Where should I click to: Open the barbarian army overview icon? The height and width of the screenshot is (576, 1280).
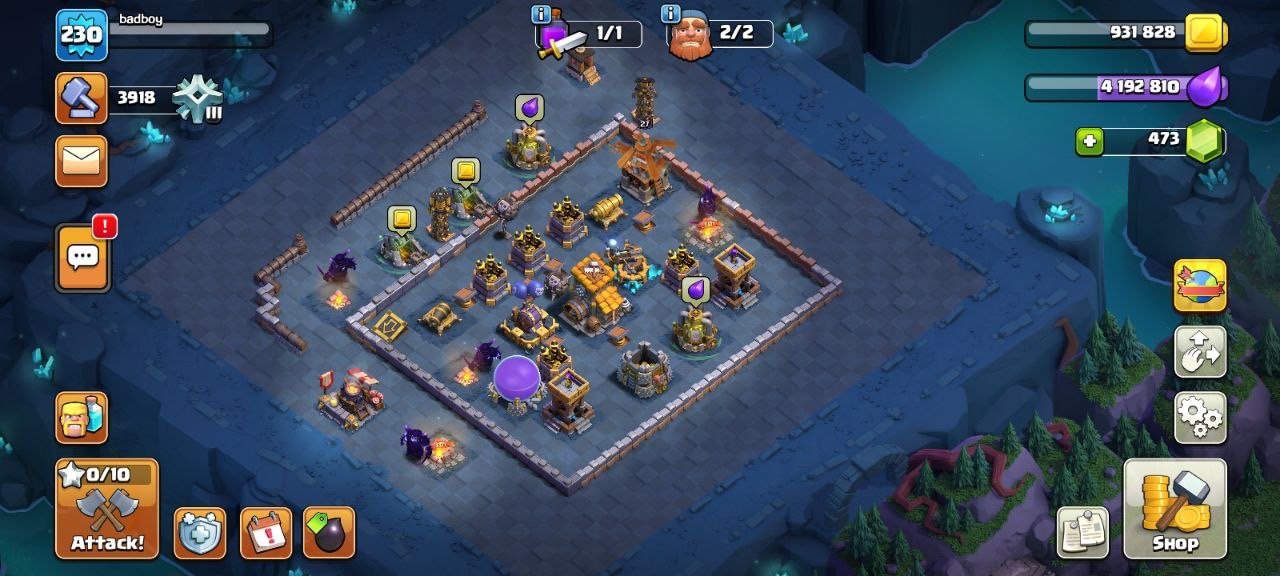(81, 416)
